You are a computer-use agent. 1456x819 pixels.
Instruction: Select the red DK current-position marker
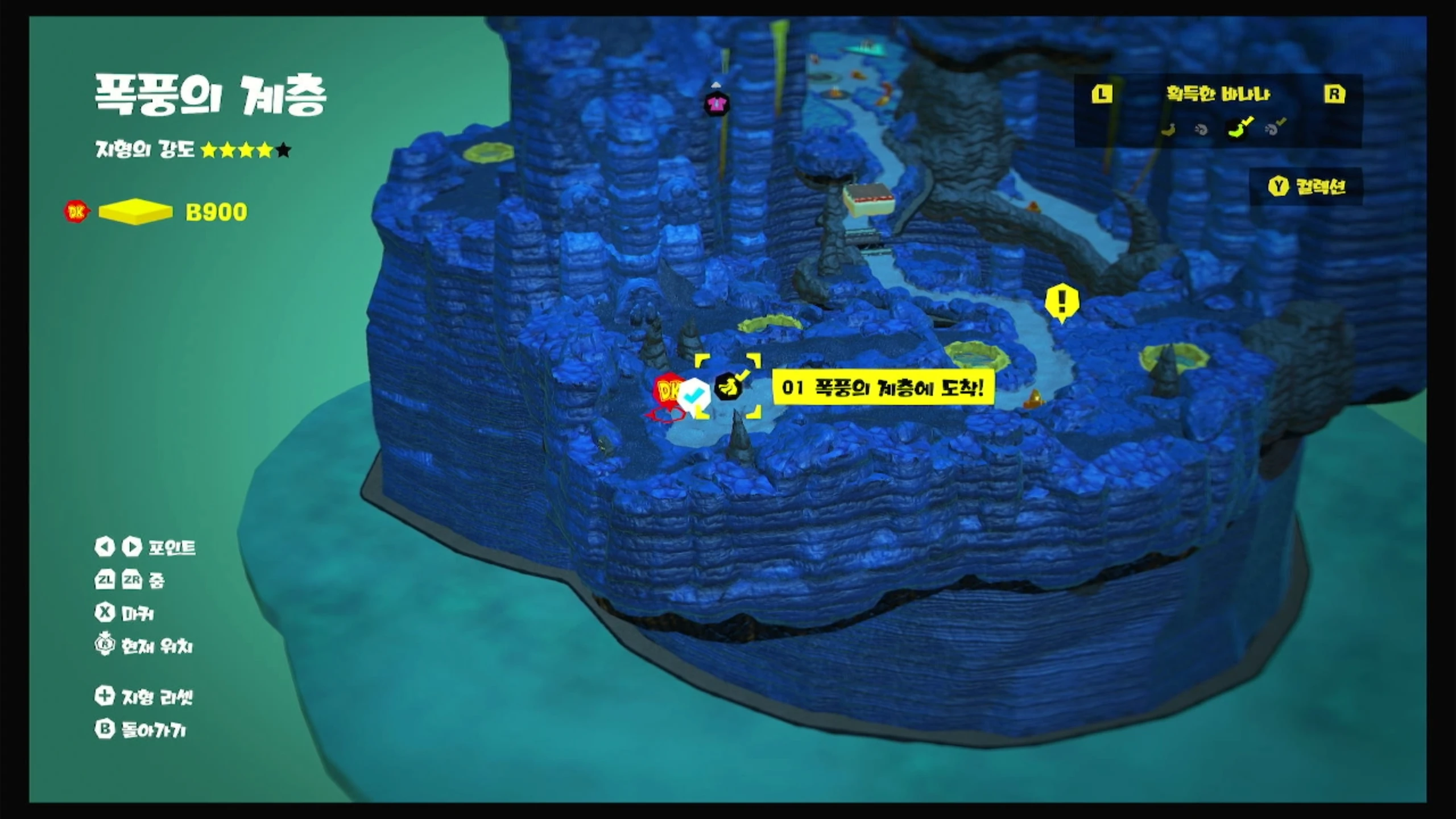point(667,390)
